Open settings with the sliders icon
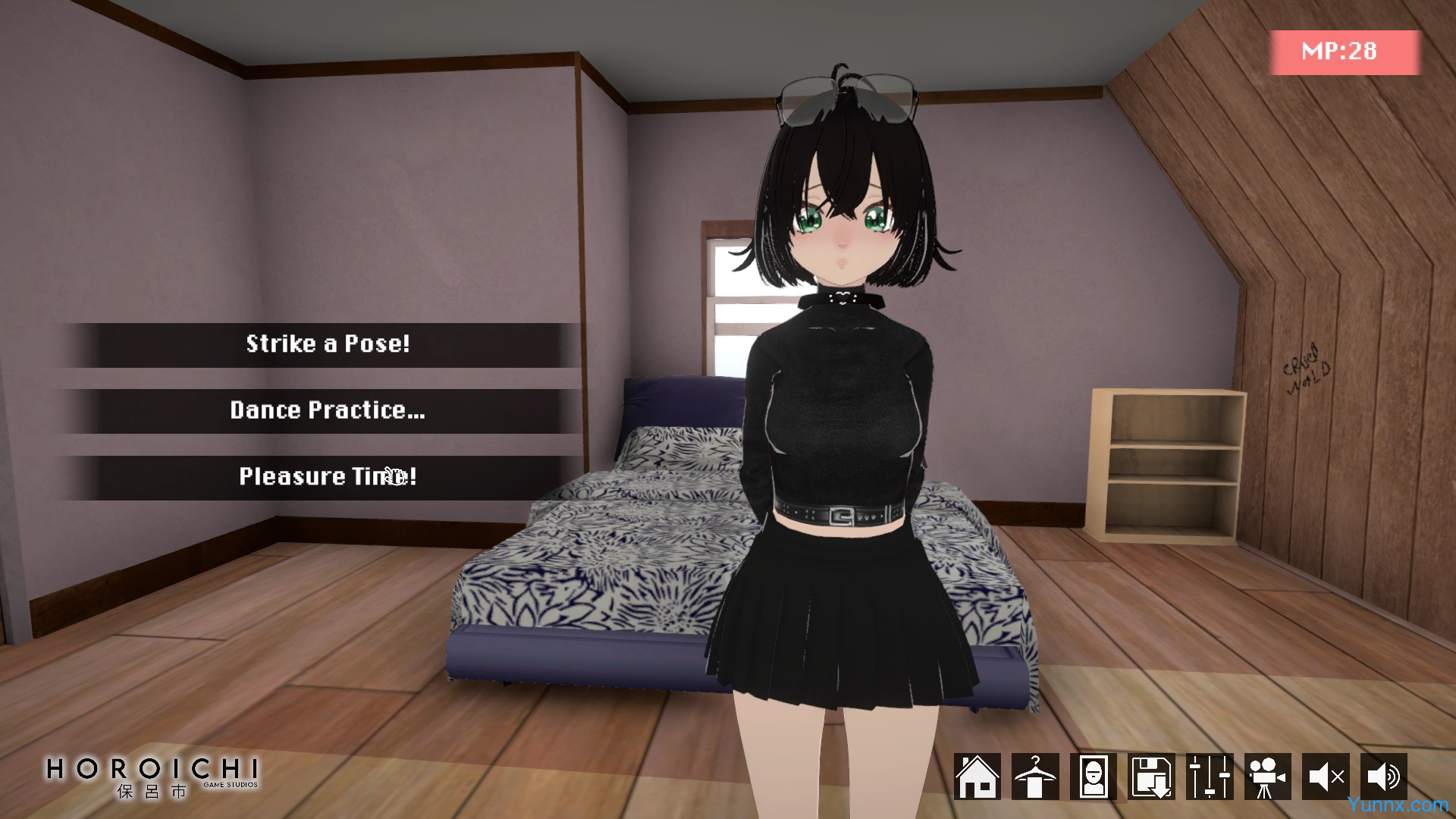Viewport: 1456px width, 819px height. [x=1210, y=777]
